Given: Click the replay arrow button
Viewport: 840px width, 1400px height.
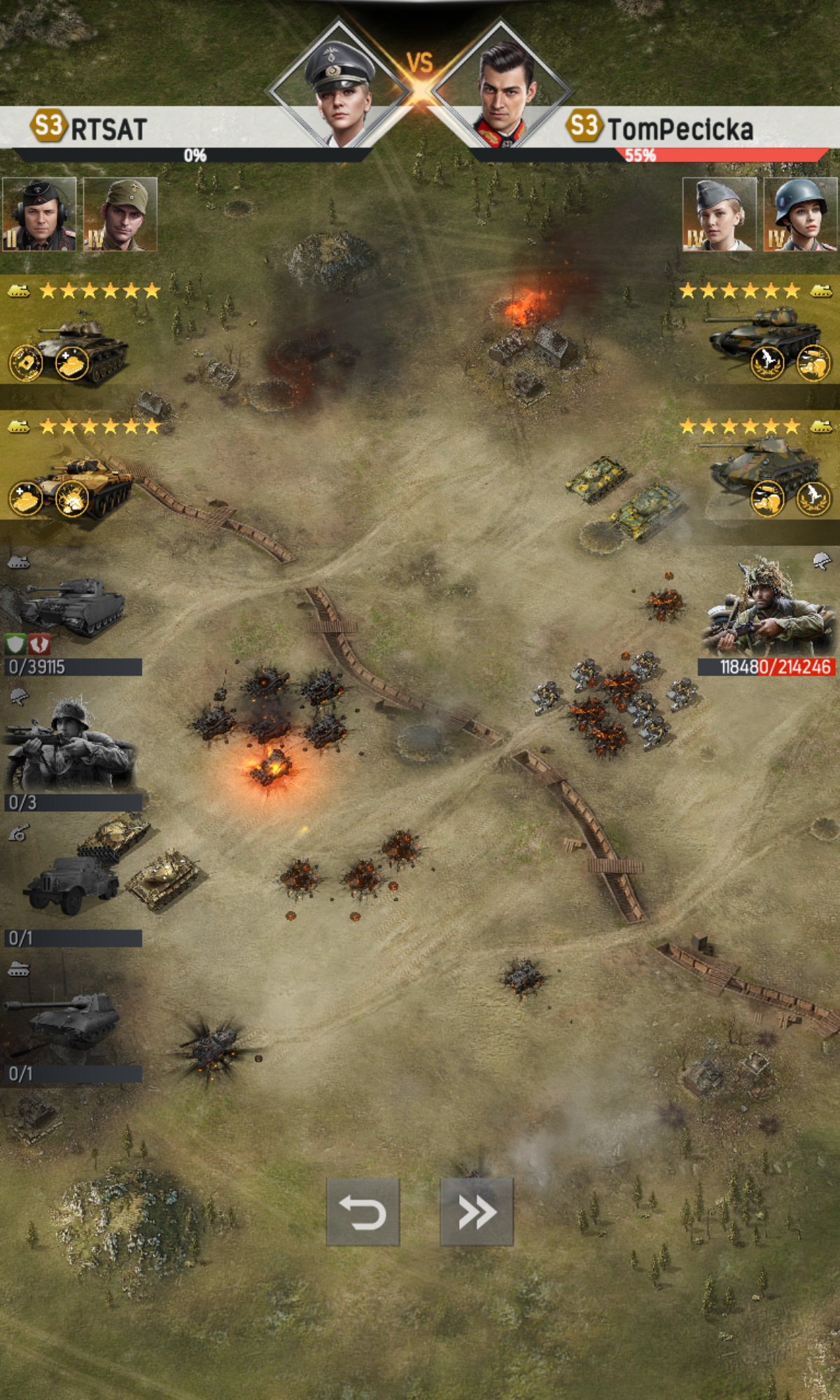Looking at the screenshot, I should tap(363, 1212).
